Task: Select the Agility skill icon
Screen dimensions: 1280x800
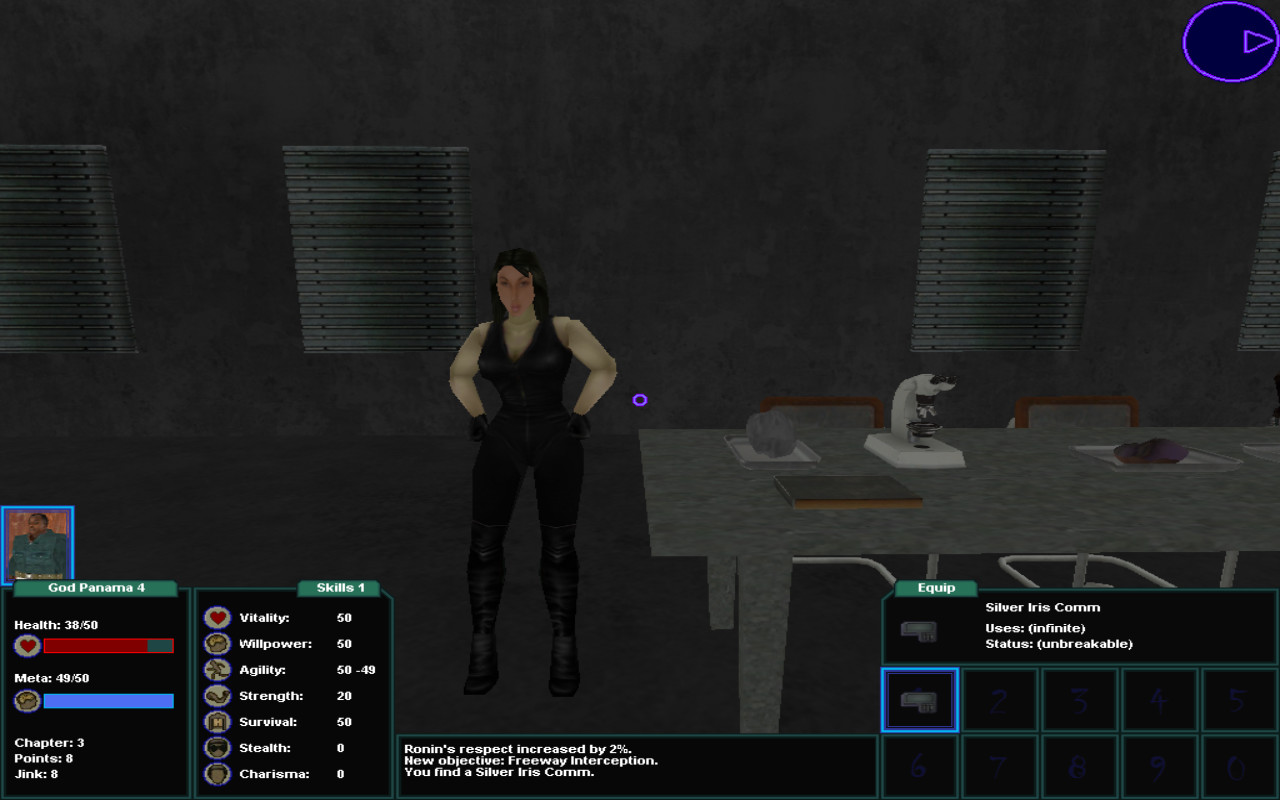Action: click(216, 669)
